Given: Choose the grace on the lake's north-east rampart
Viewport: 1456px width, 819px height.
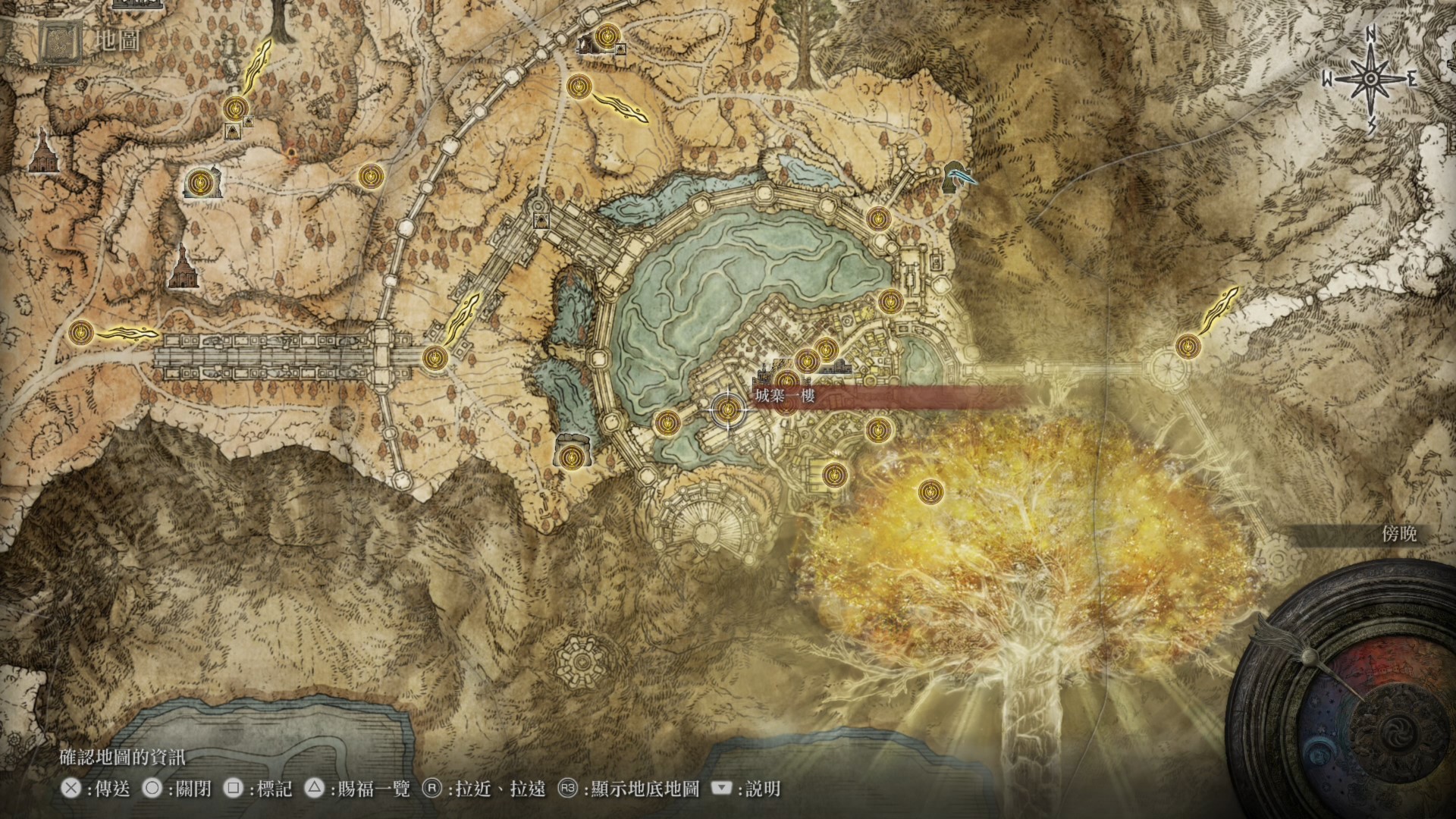Looking at the screenshot, I should click(x=877, y=218).
